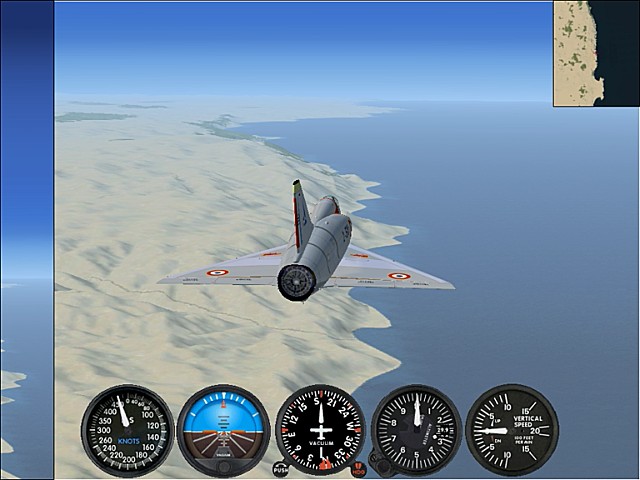
Task: Open the overhead map in the corner
Action: tap(596, 53)
